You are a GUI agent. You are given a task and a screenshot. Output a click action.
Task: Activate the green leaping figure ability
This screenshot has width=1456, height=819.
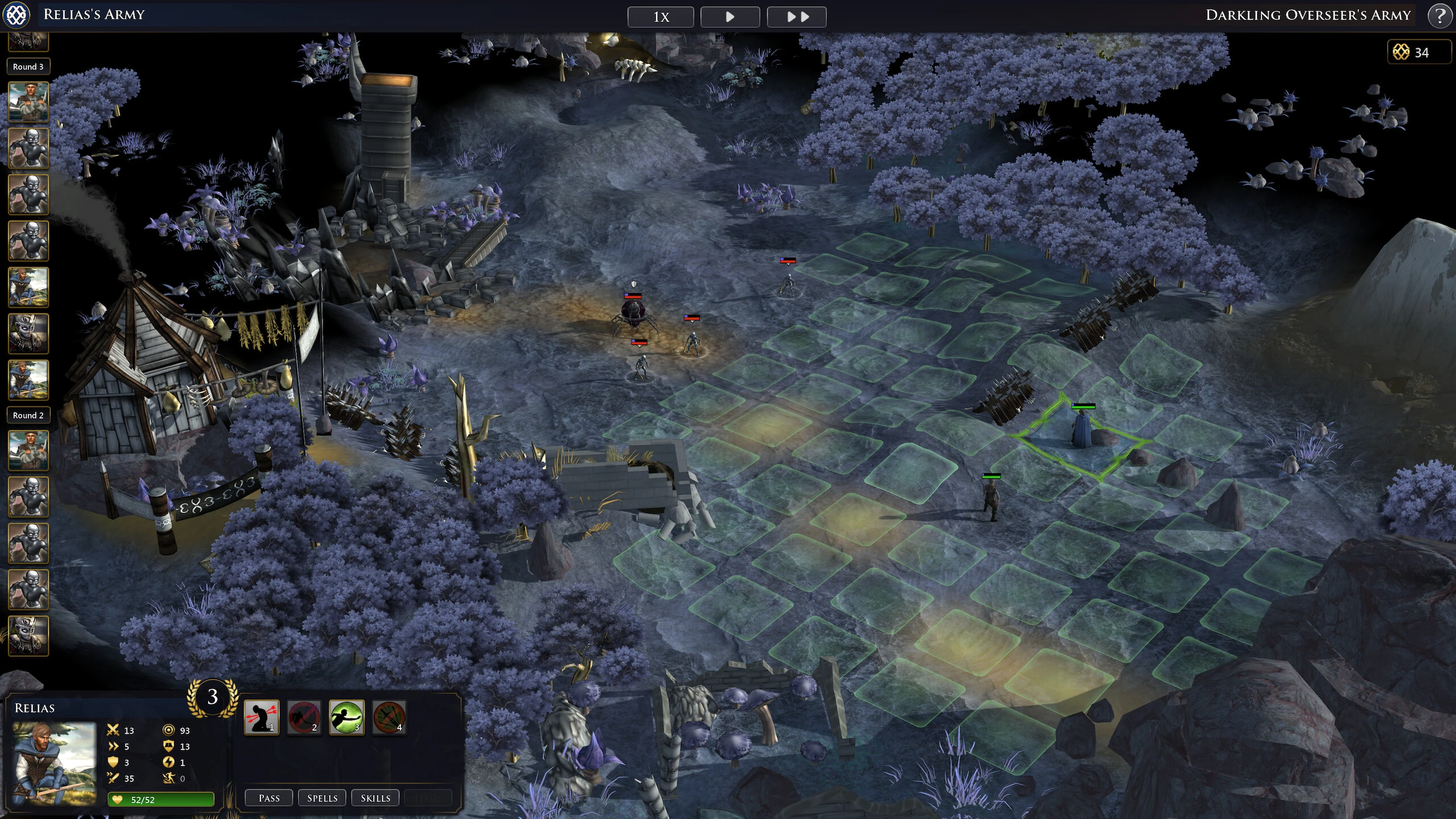pos(346,717)
